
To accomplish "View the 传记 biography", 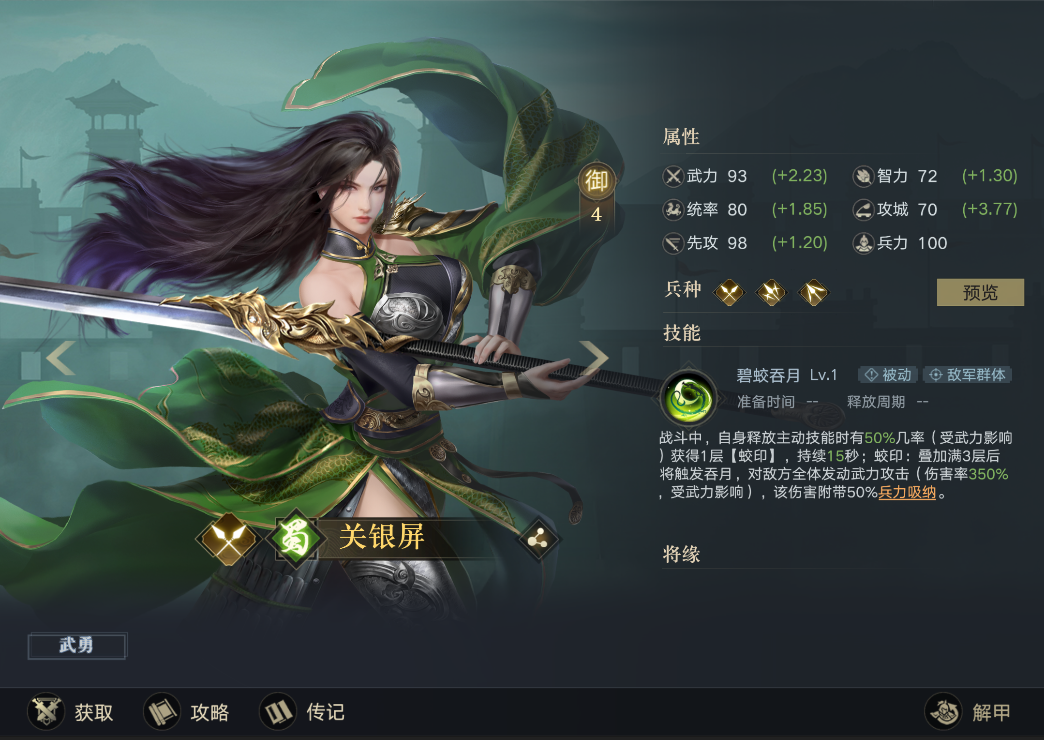I will pyautogui.click(x=303, y=712).
